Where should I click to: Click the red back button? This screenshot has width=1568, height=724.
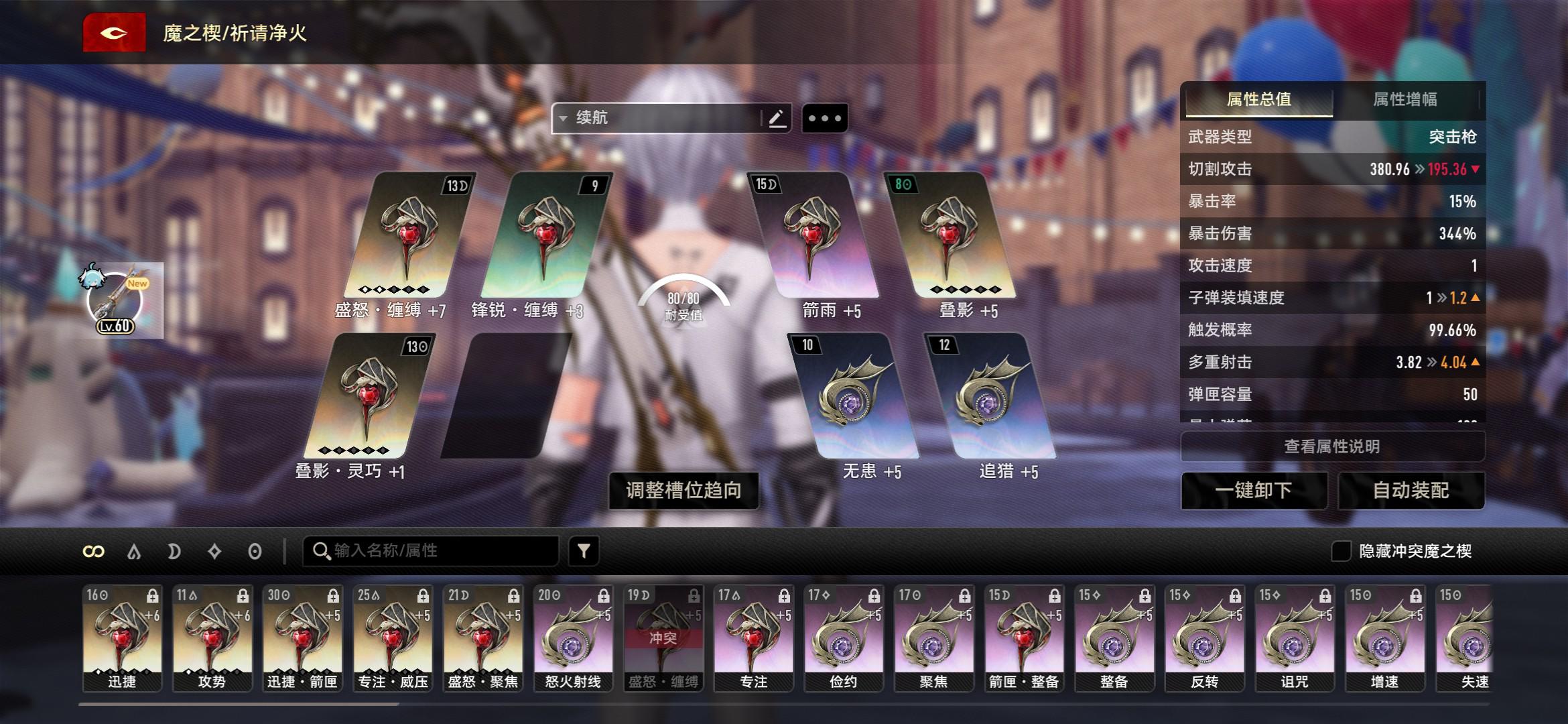click(114, 32)
